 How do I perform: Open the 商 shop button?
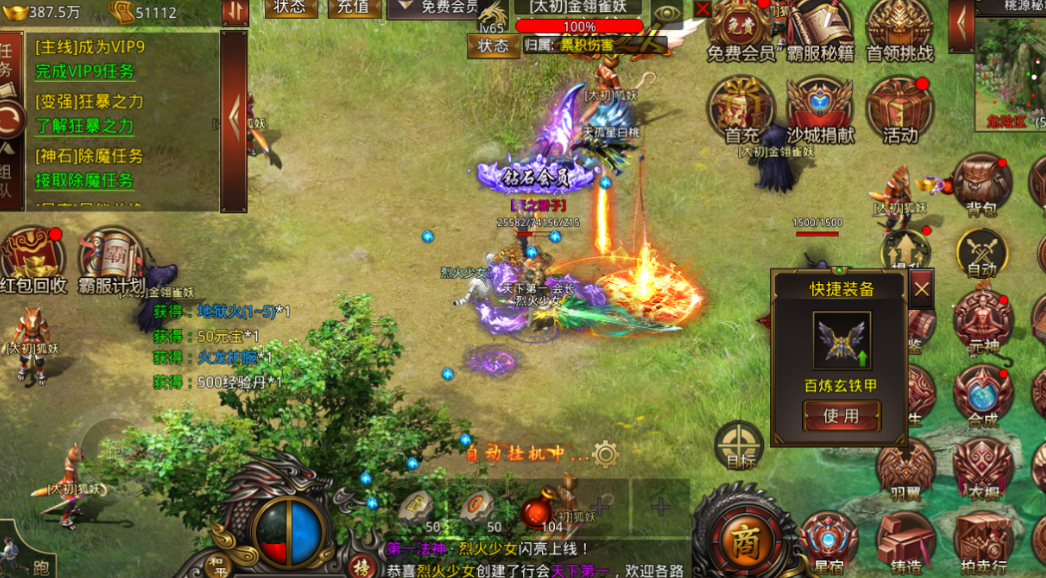click(743, 540)
